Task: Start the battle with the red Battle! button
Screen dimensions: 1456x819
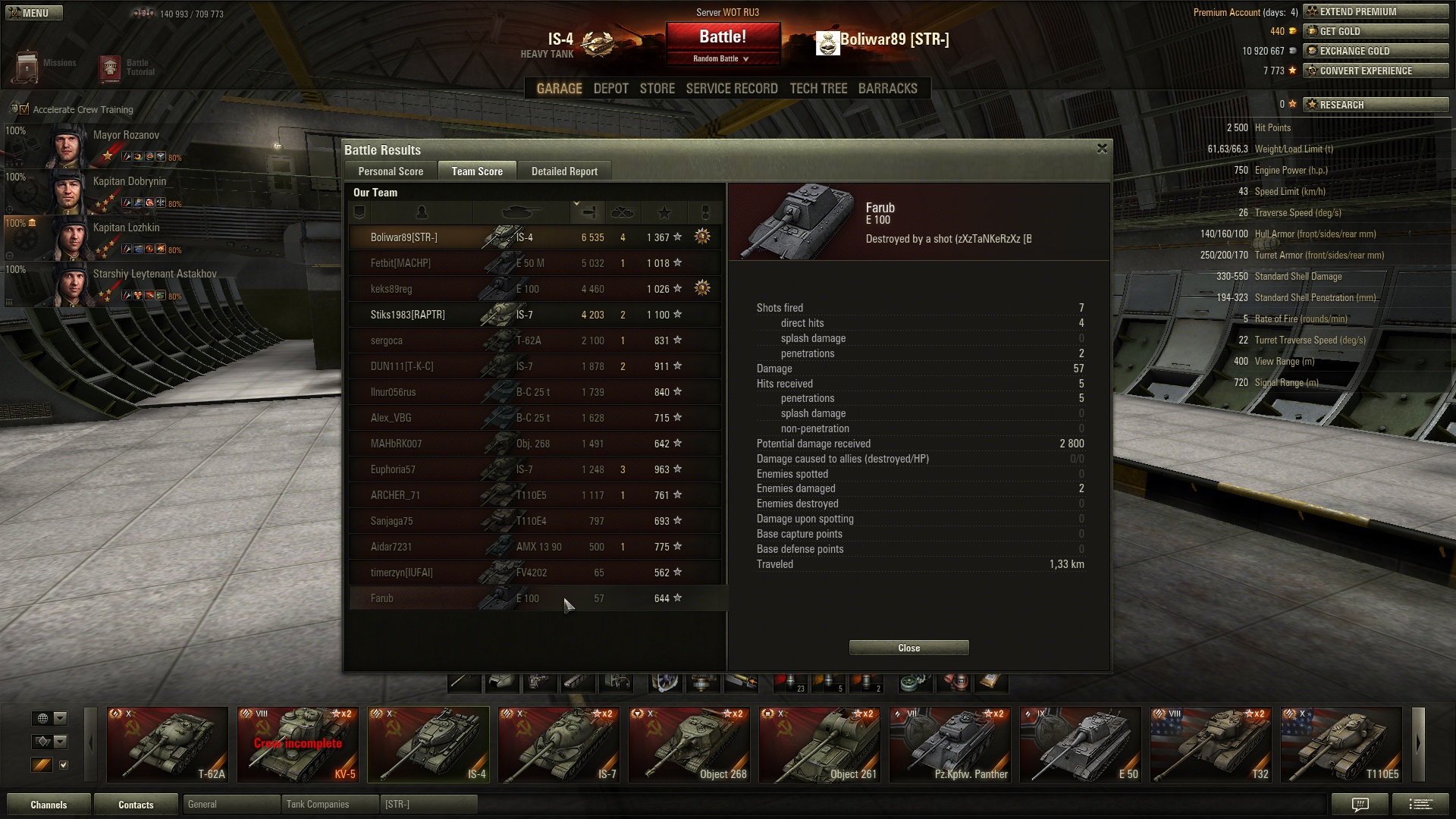Action: (723, 38)
